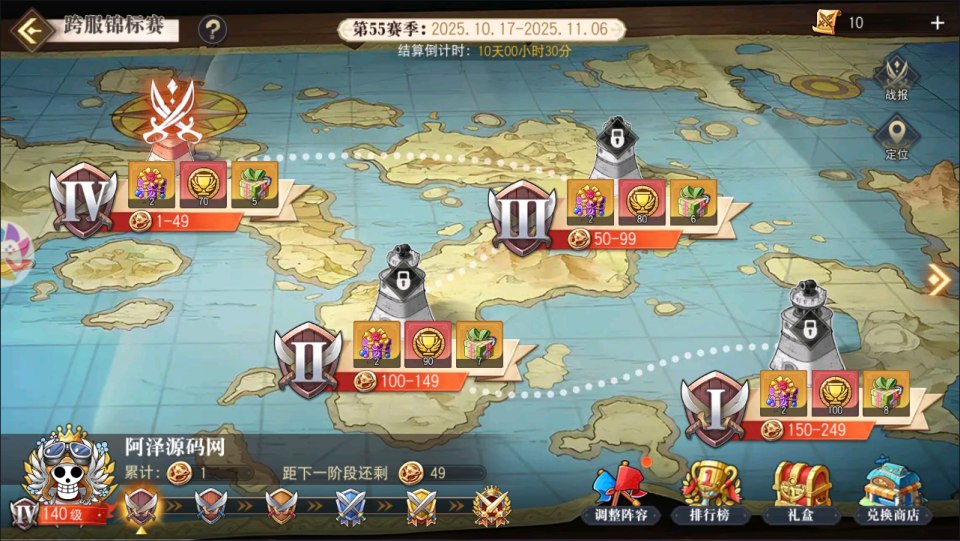Add more tickets with the plus button
Screen dimensions: 960x541
click(x=937, y=23)
